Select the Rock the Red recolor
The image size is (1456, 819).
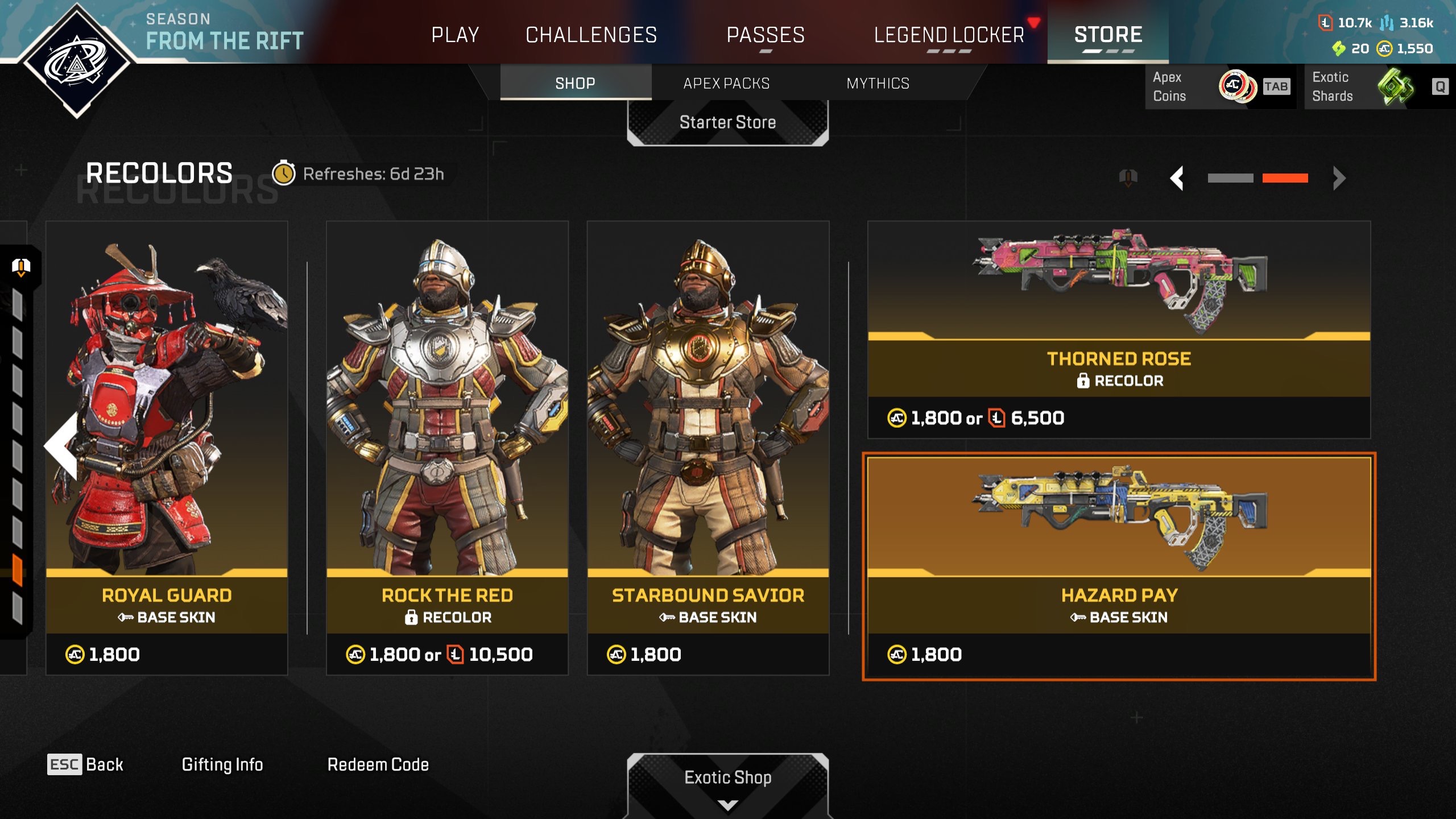coord(447,448)
